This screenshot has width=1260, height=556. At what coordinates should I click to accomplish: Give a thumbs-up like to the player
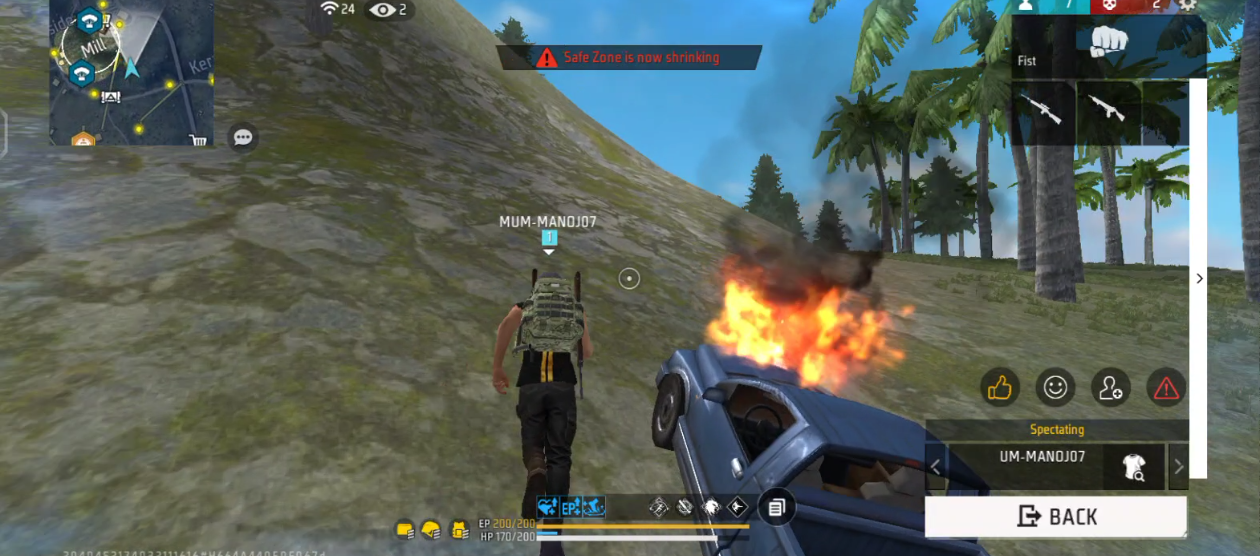(999, 387)
